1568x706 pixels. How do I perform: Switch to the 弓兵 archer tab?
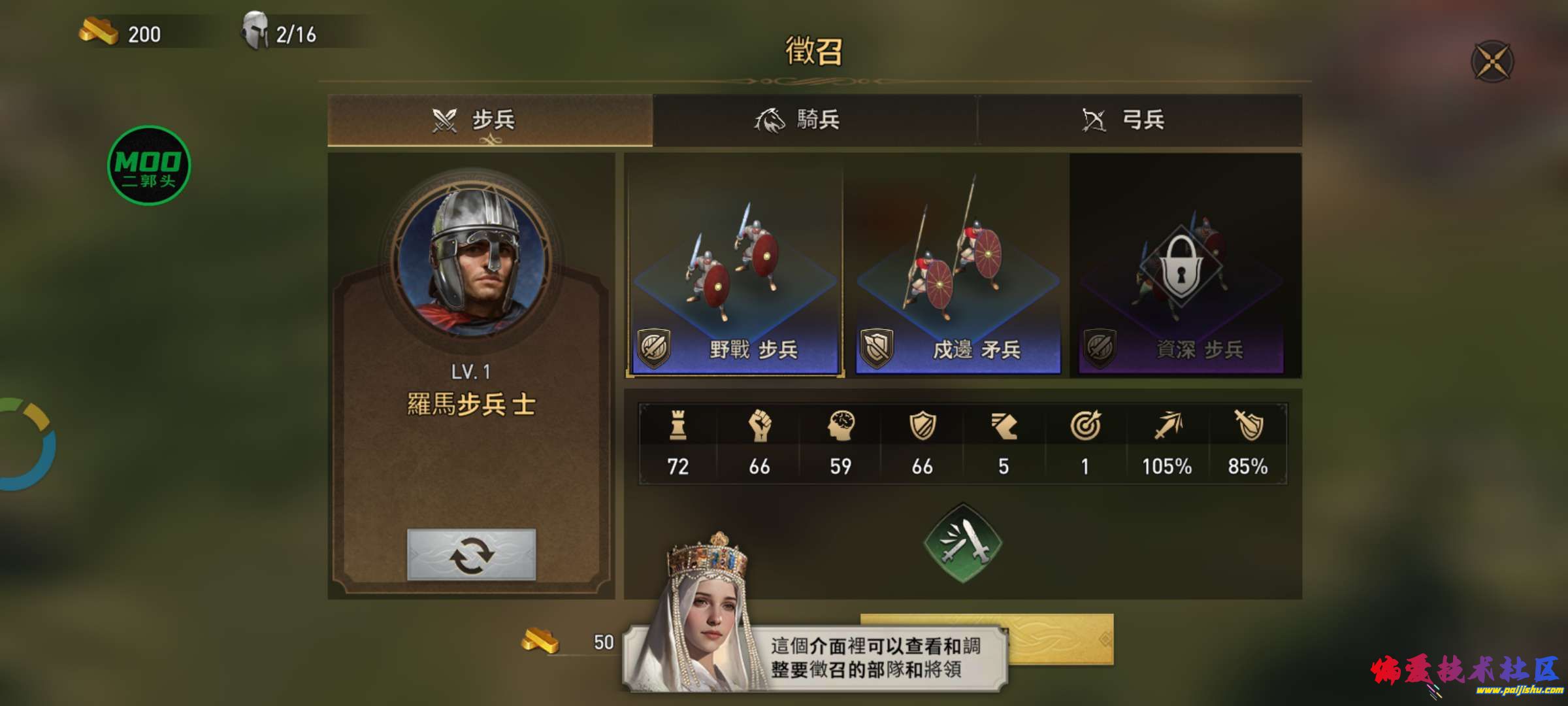pyautogui.click(x=1143, y=120)
